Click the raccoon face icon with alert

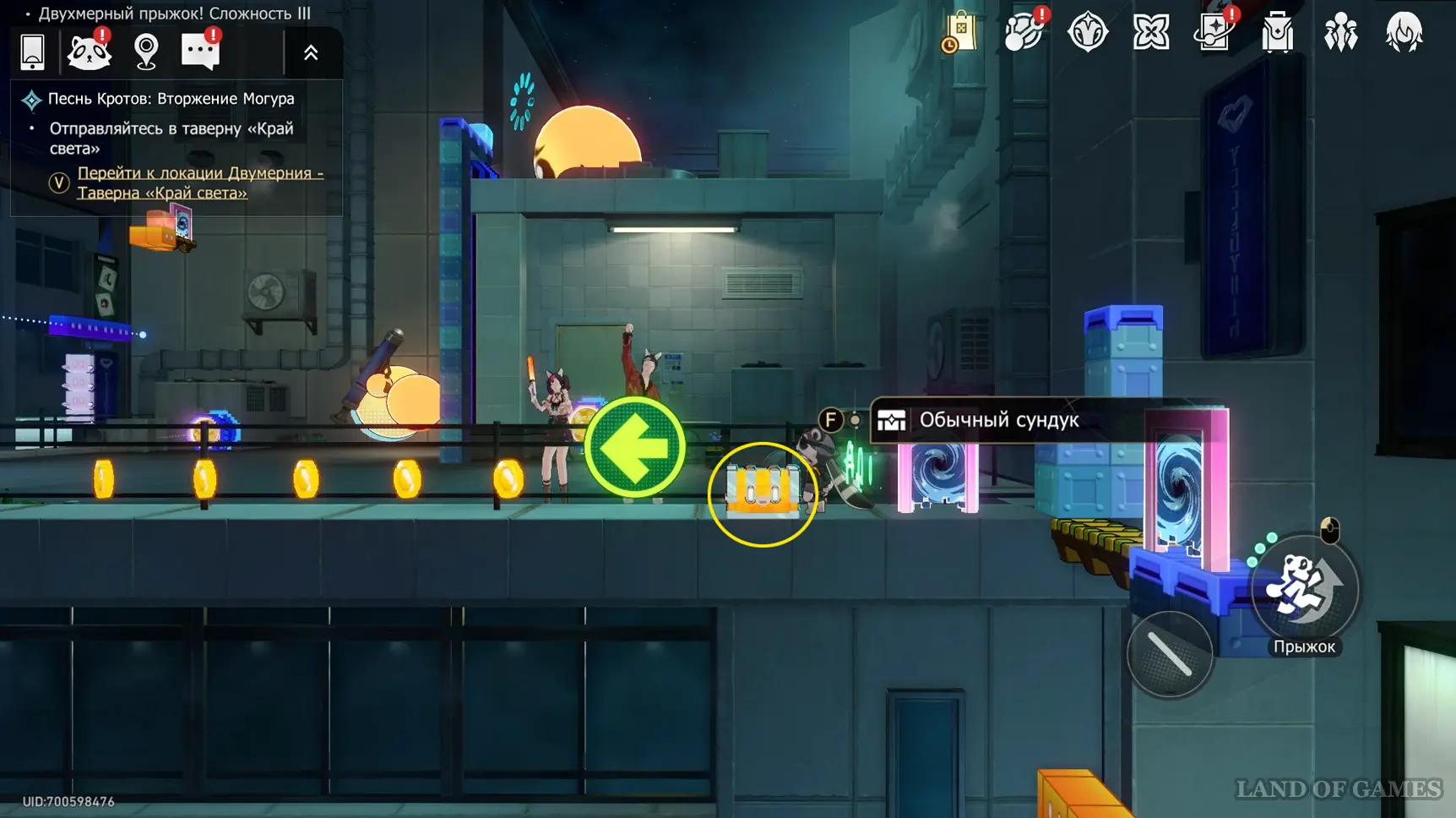pos(89,52)
